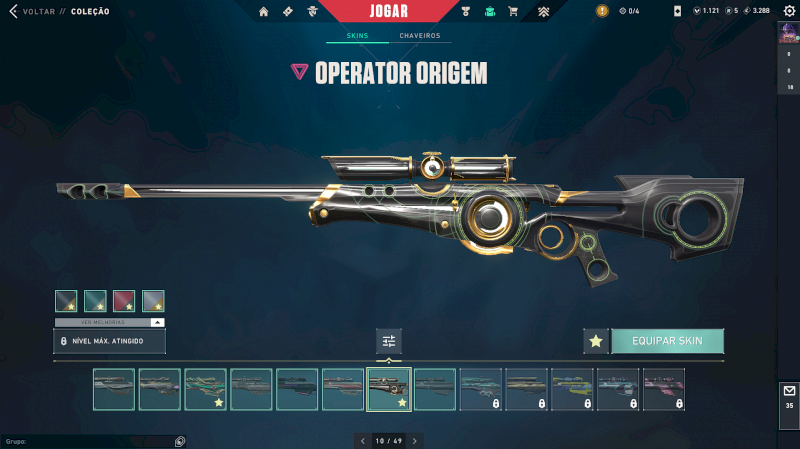800x449 pixels.
Task: Open the store shopping cart icon
Action: 513,12
